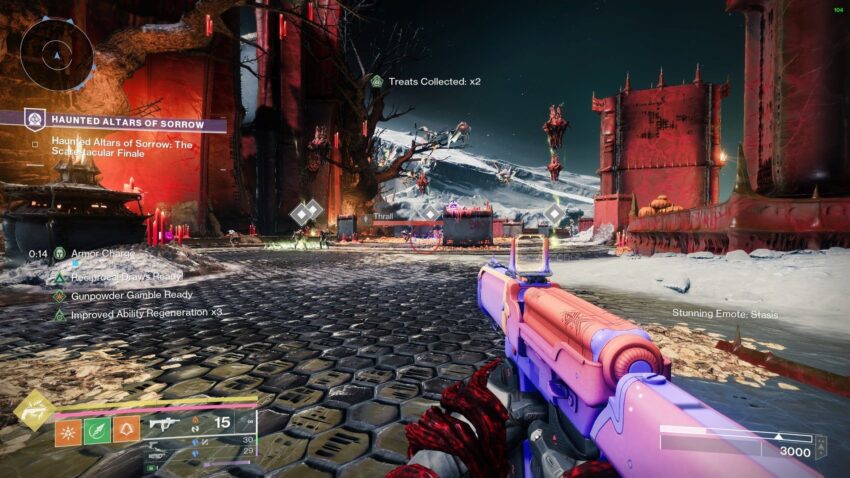
Task: Activate the orange bell-shaped ability icon
Action: click(126, 430)
